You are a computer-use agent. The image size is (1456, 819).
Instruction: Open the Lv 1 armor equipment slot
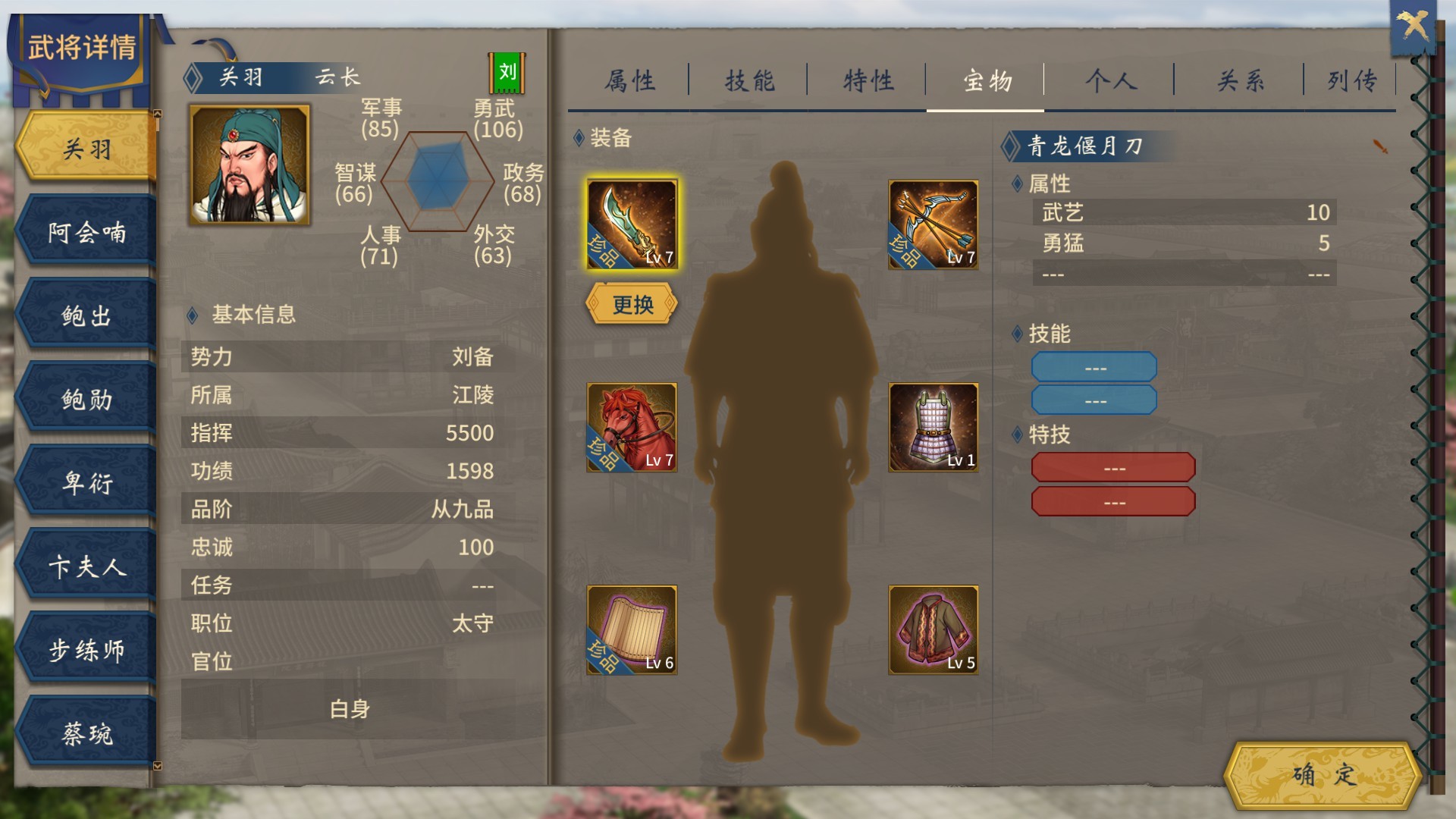pyautogui.click(x=933, y=427)
